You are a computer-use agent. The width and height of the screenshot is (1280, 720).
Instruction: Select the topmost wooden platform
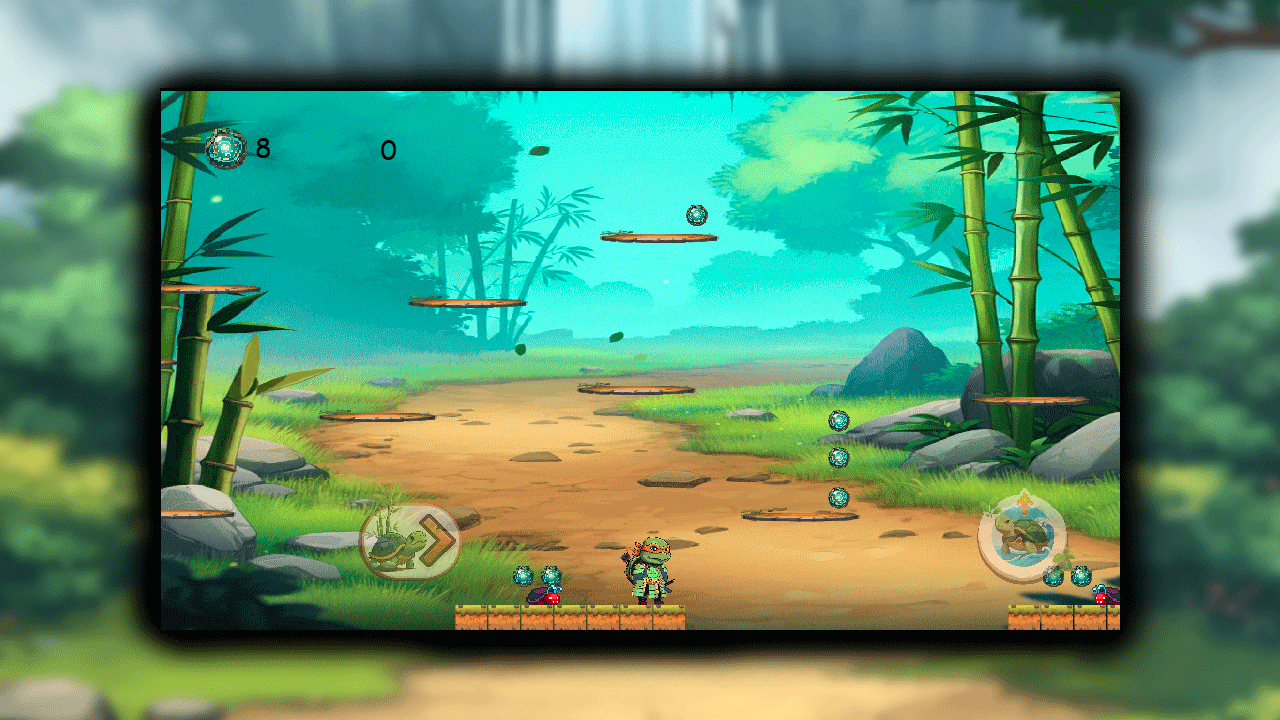point(658,237)
